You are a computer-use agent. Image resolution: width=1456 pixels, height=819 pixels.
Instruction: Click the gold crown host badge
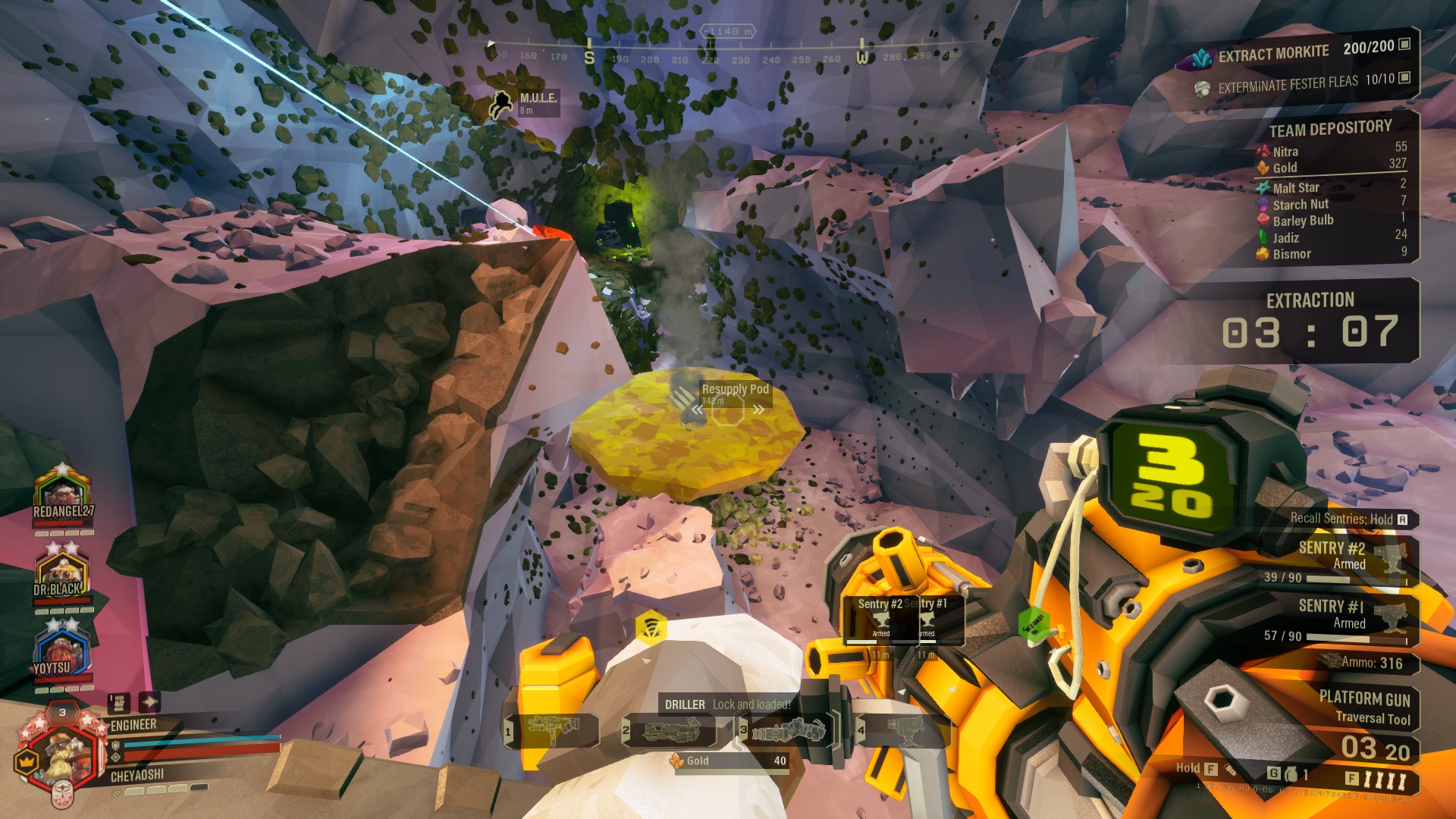27,761
